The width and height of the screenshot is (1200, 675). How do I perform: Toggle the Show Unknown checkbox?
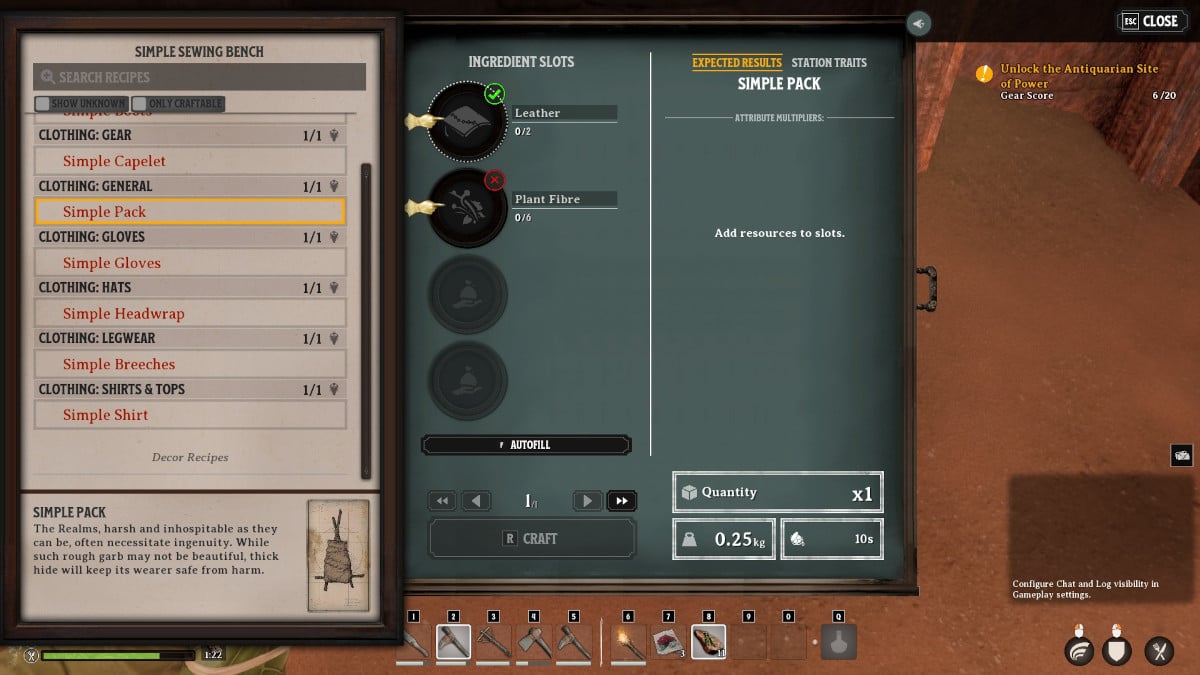point(43,103)
